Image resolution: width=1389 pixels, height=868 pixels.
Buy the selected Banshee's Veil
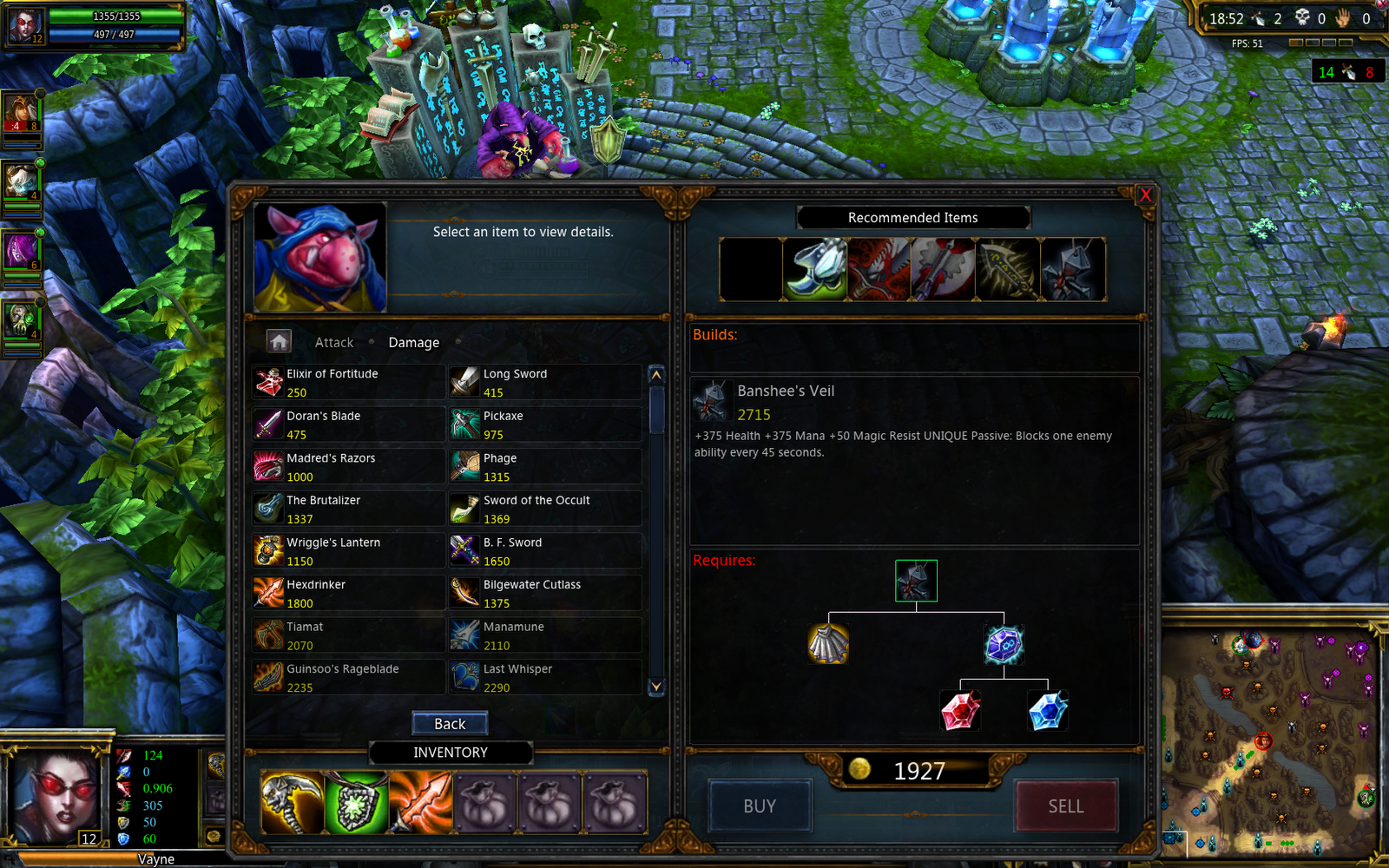(x=760, y=806)
